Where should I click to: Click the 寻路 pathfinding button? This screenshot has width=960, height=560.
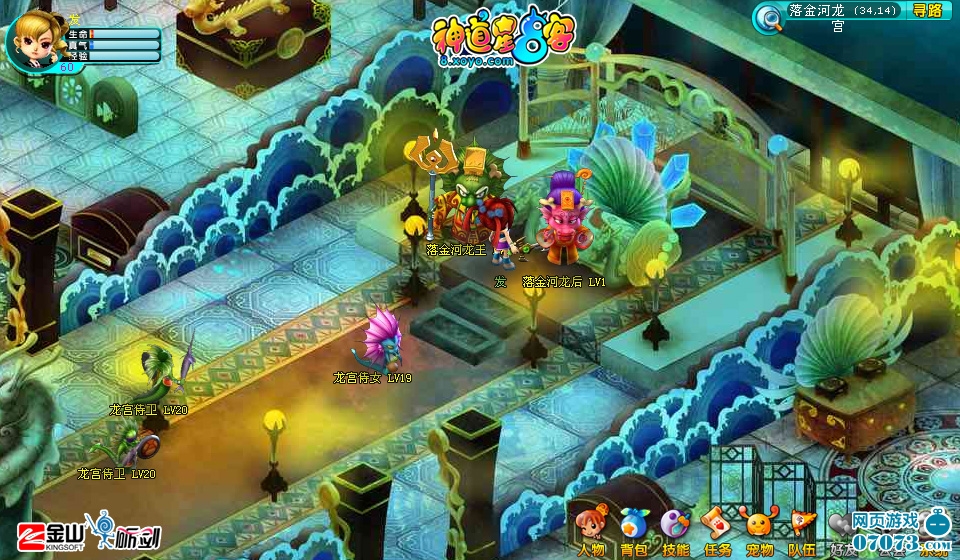(x=927, y=11)
